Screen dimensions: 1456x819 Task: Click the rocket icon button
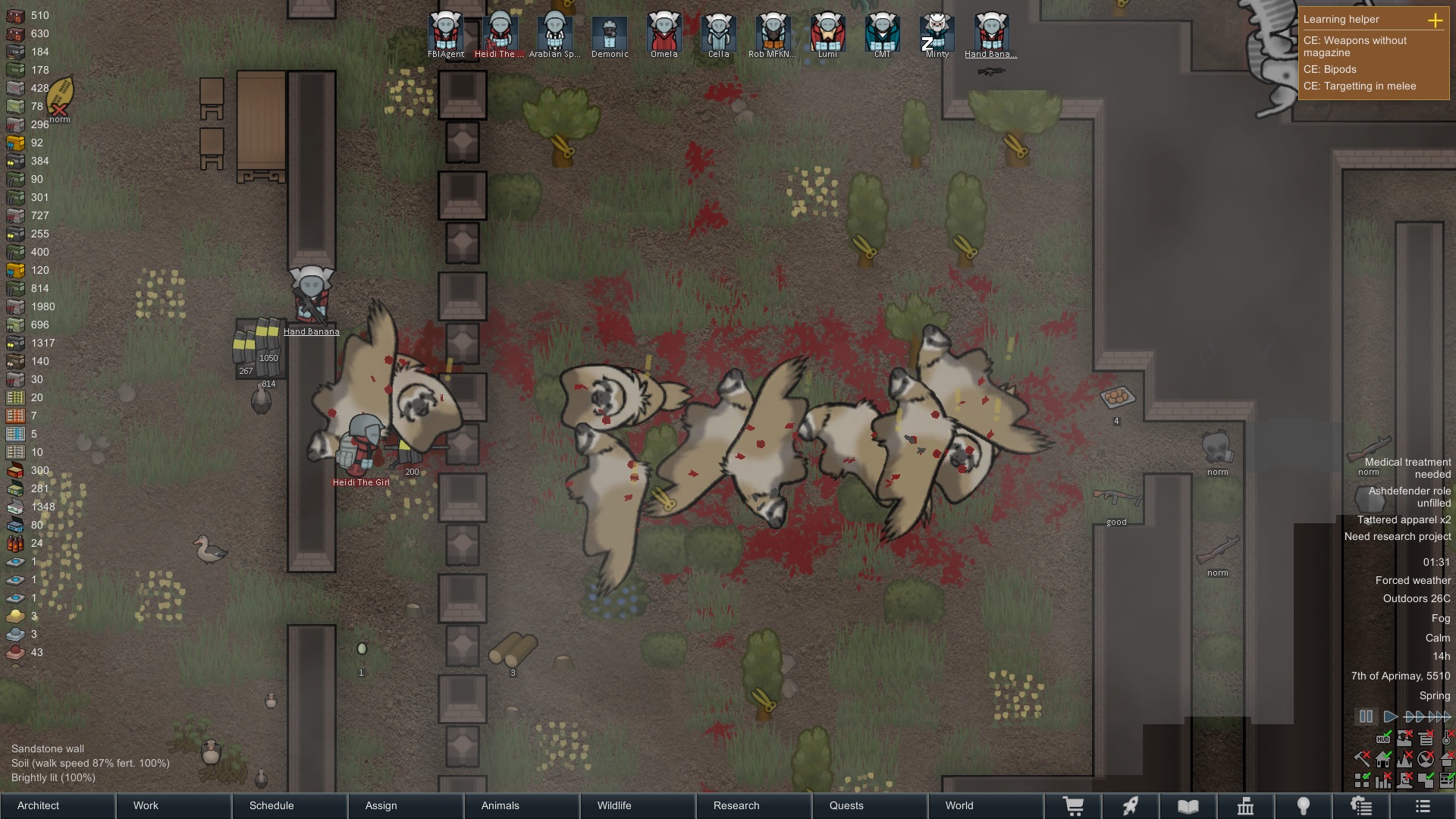point(1131,806)
